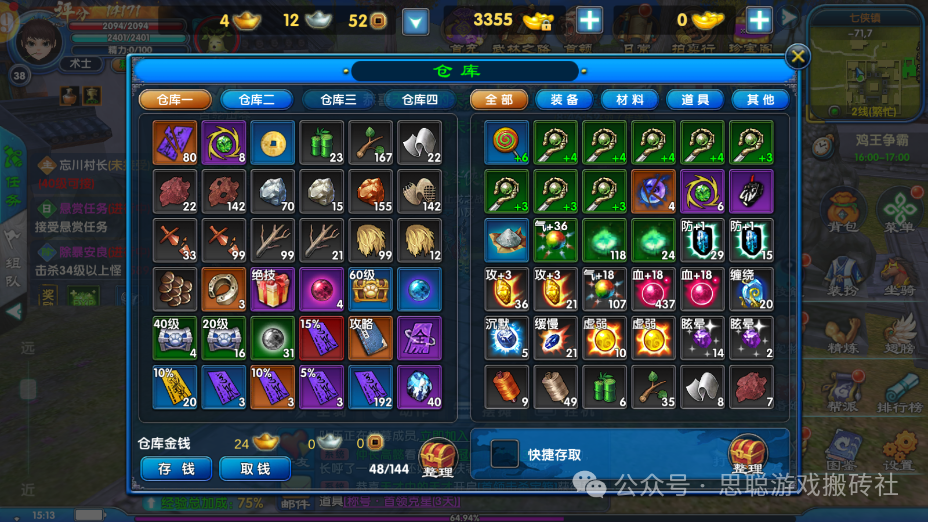Withdraw money with the 取钱 button
The image size is (928, 522).
point(256,468)
